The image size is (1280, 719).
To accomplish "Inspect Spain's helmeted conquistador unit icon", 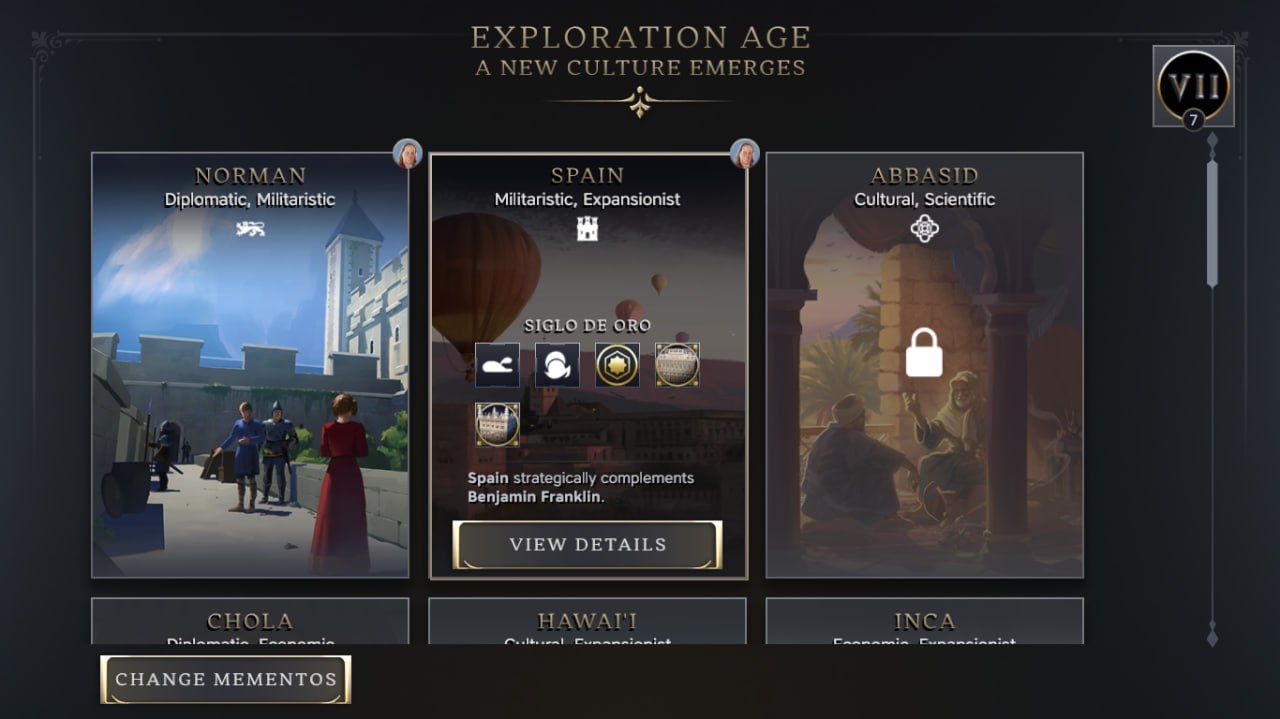I will coord(557,365).
